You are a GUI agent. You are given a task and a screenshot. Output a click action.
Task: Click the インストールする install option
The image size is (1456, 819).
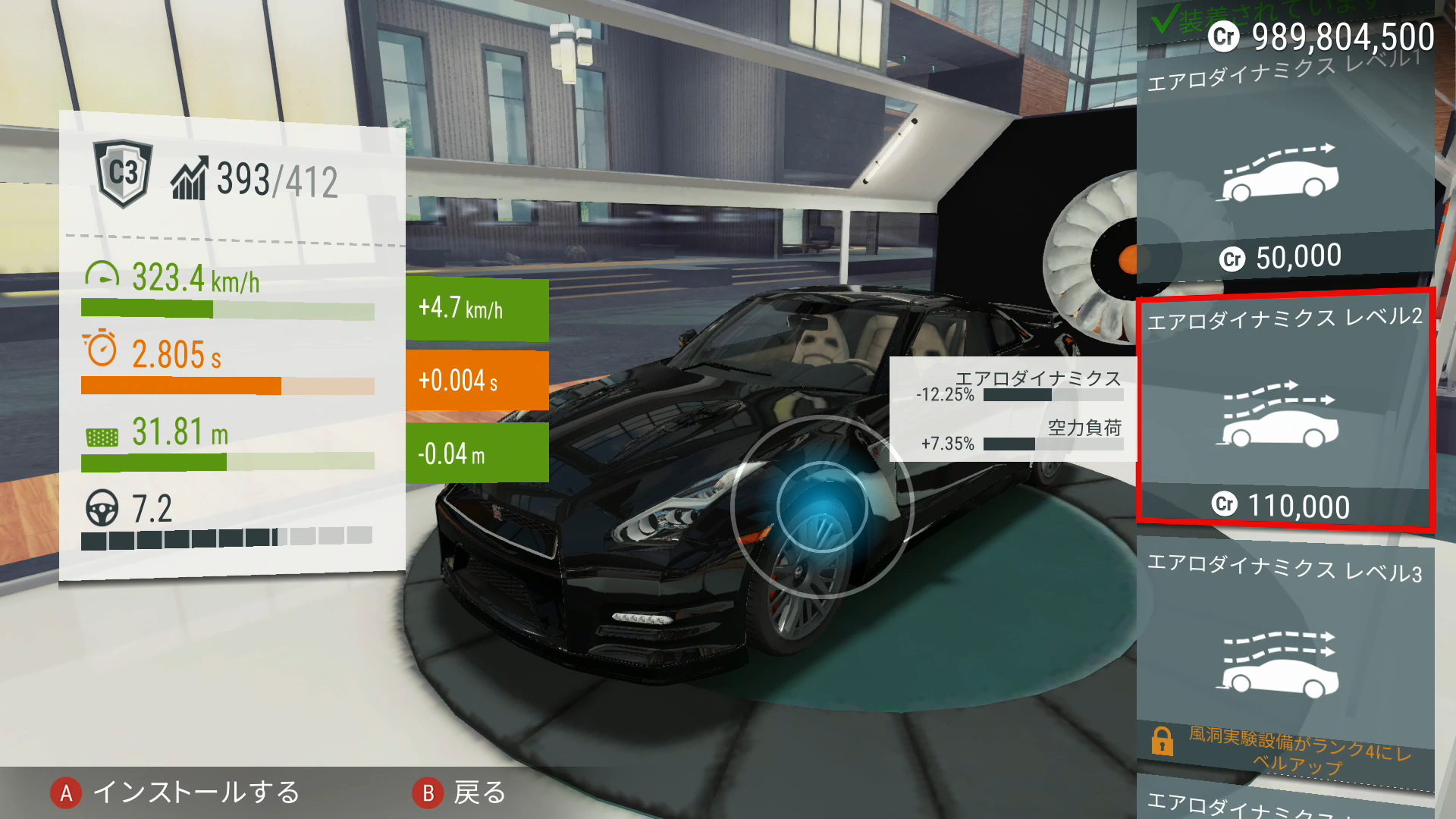[x=176, y=792]
